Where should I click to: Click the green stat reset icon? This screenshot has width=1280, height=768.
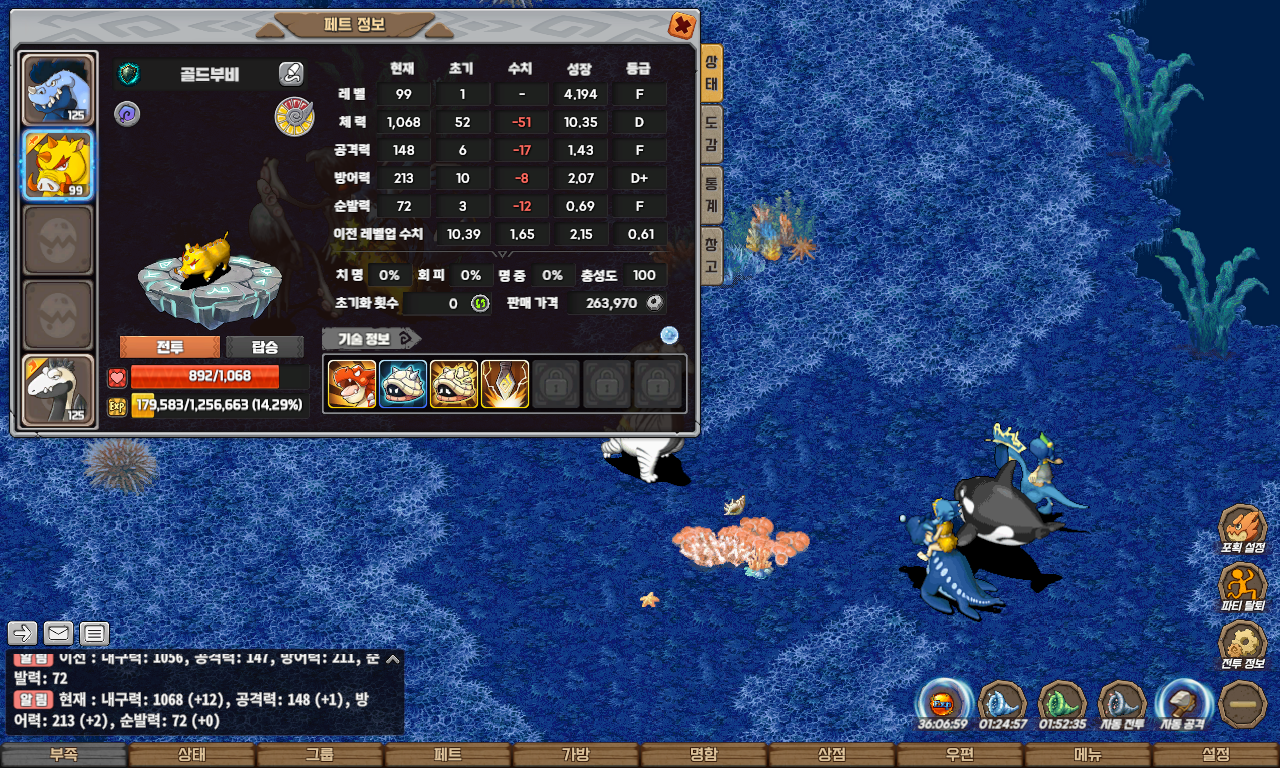[480, 303]
